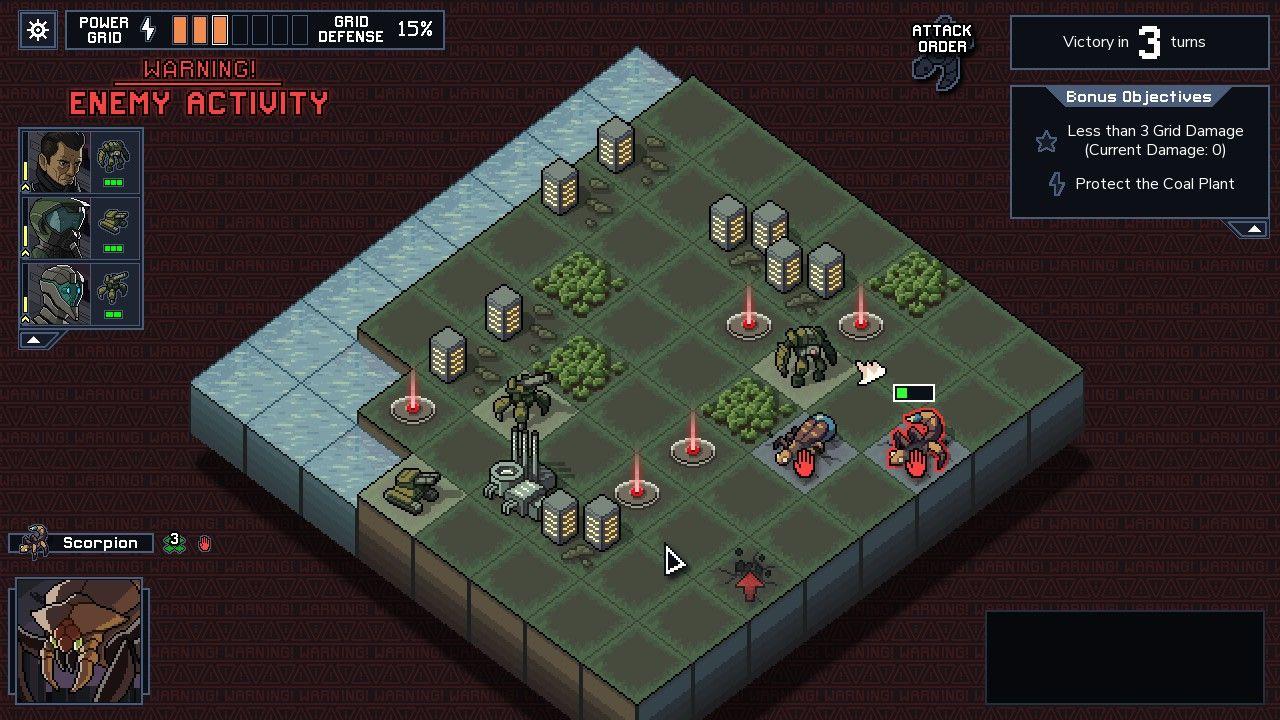The width and height of the screenshot is (1280, 720).
Task: Click the green clover health icon beside Scorpion
Action: 175,543
